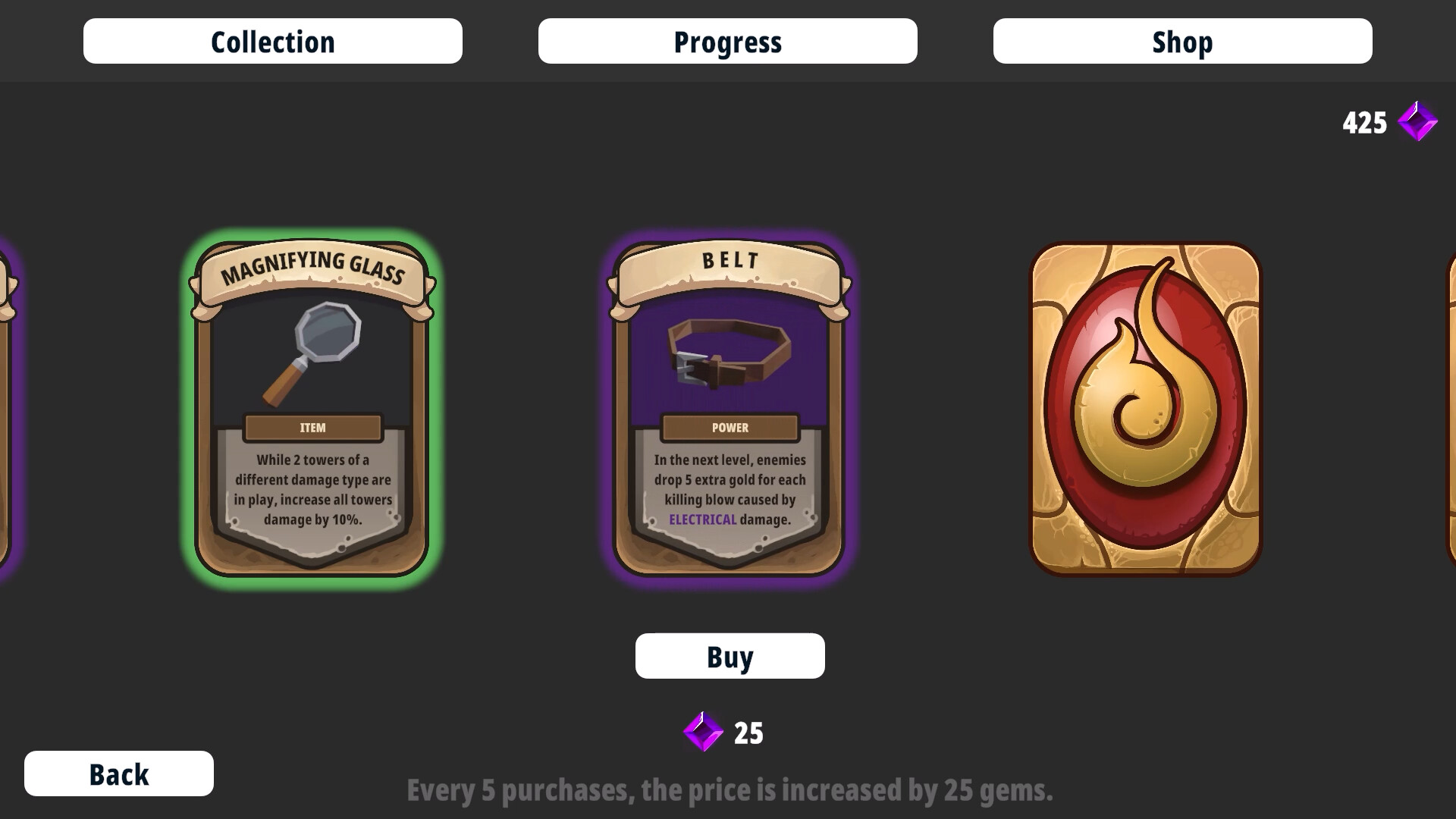
Task: Open the Shop tab
Action: pyautogui.click(x=1181, y=41)
